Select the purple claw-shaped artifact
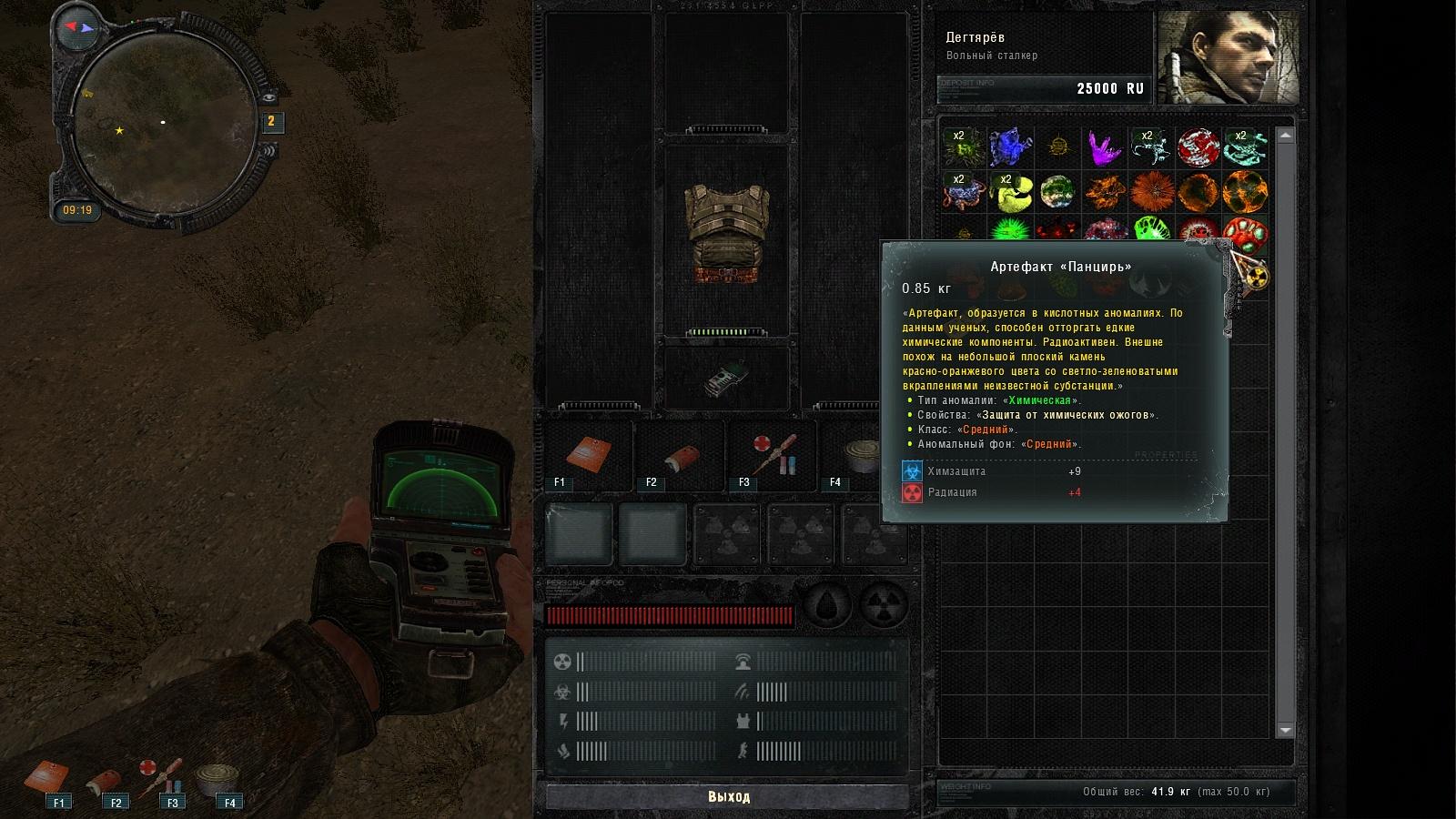This screenshot has width=1456, height=819. click(x=1104, y=147)
